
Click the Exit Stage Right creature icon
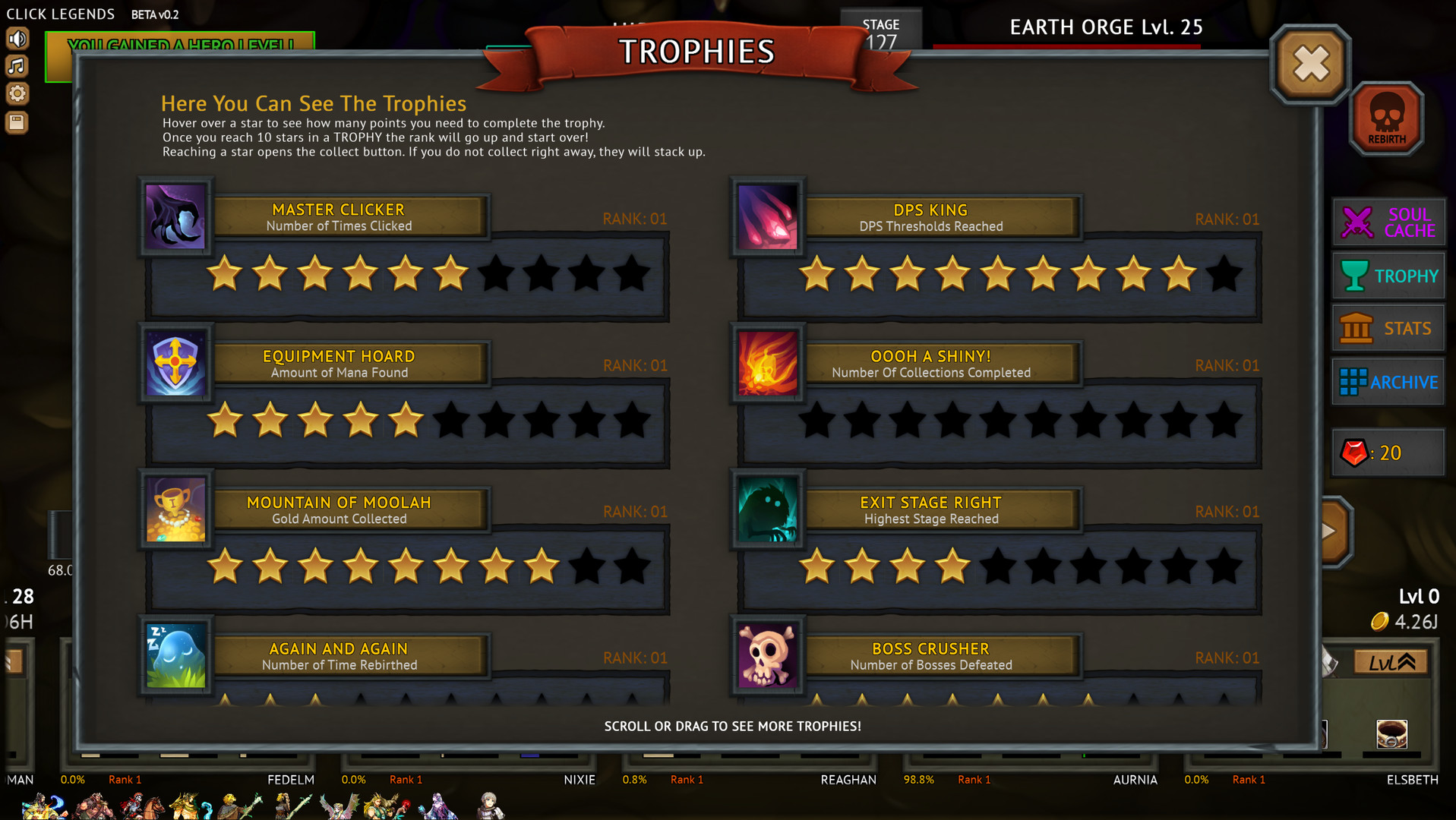tap(767, 510)
